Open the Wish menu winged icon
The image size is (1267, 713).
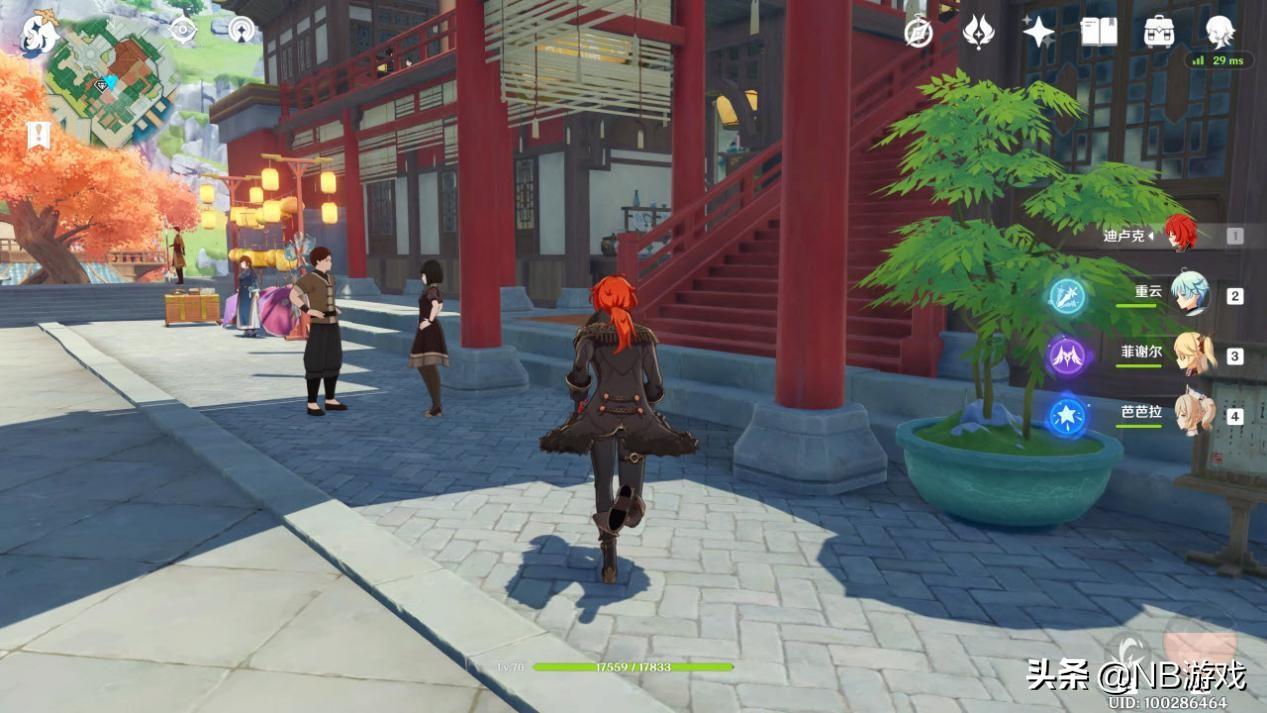coord(978,31)
